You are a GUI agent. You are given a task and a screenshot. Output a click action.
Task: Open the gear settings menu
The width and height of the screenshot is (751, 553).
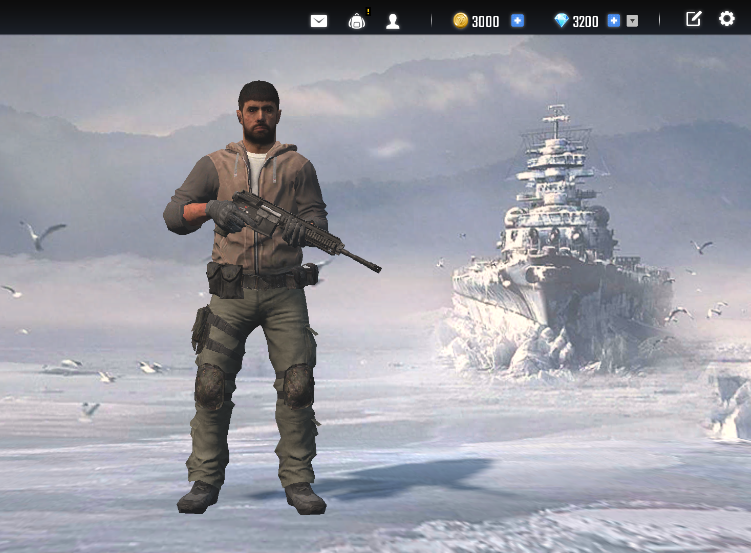click(727, 19)
